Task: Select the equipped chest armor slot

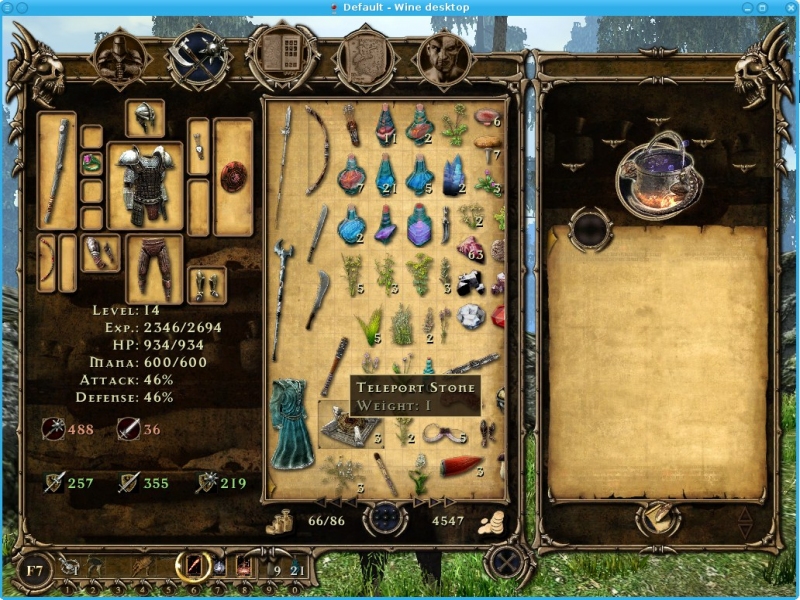Action: (145, 185)
